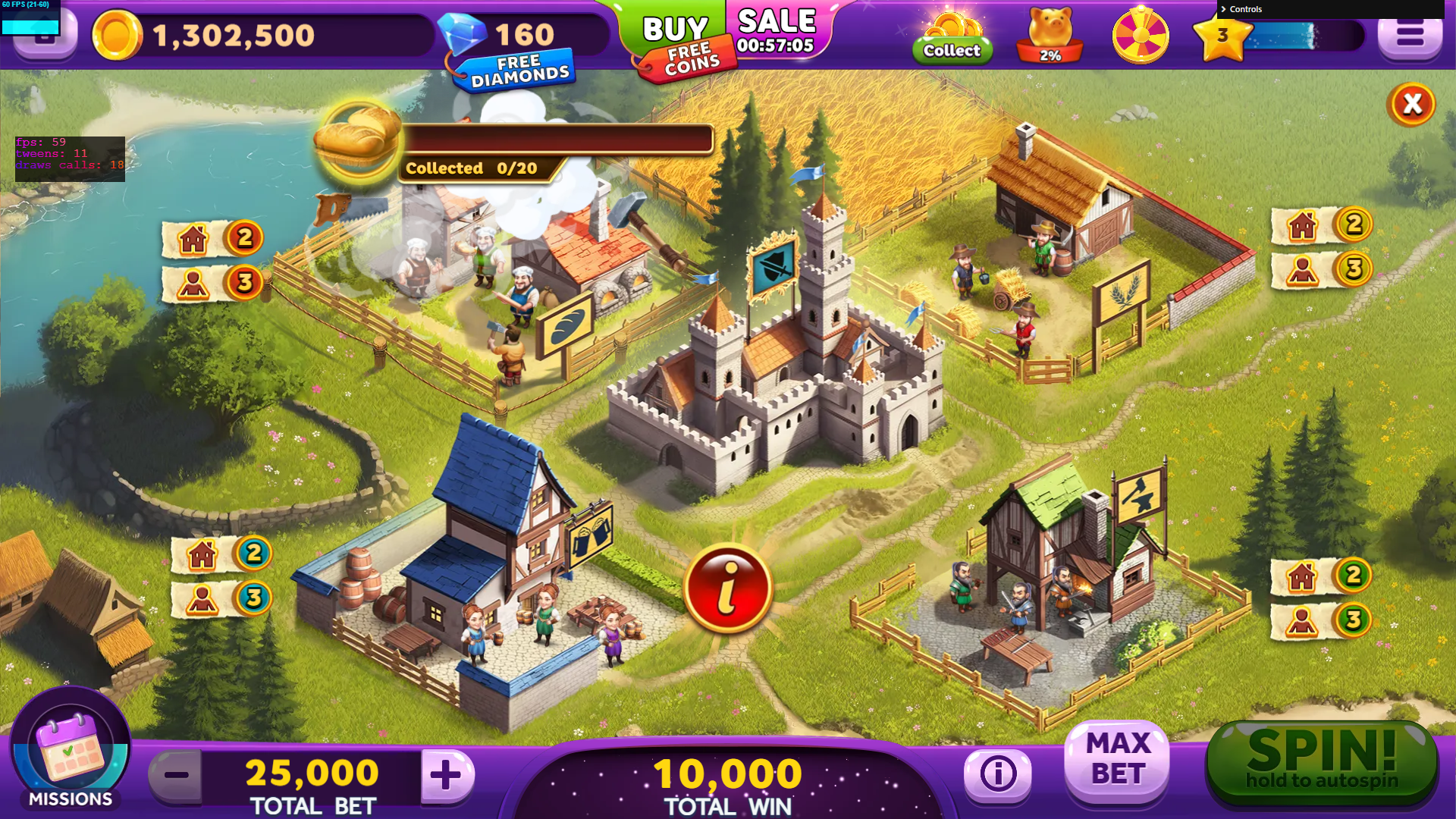The image size is (1456, 819).
Task: Select the MAX BET button
Action: pyautogui.click(x=1117, y=759)
